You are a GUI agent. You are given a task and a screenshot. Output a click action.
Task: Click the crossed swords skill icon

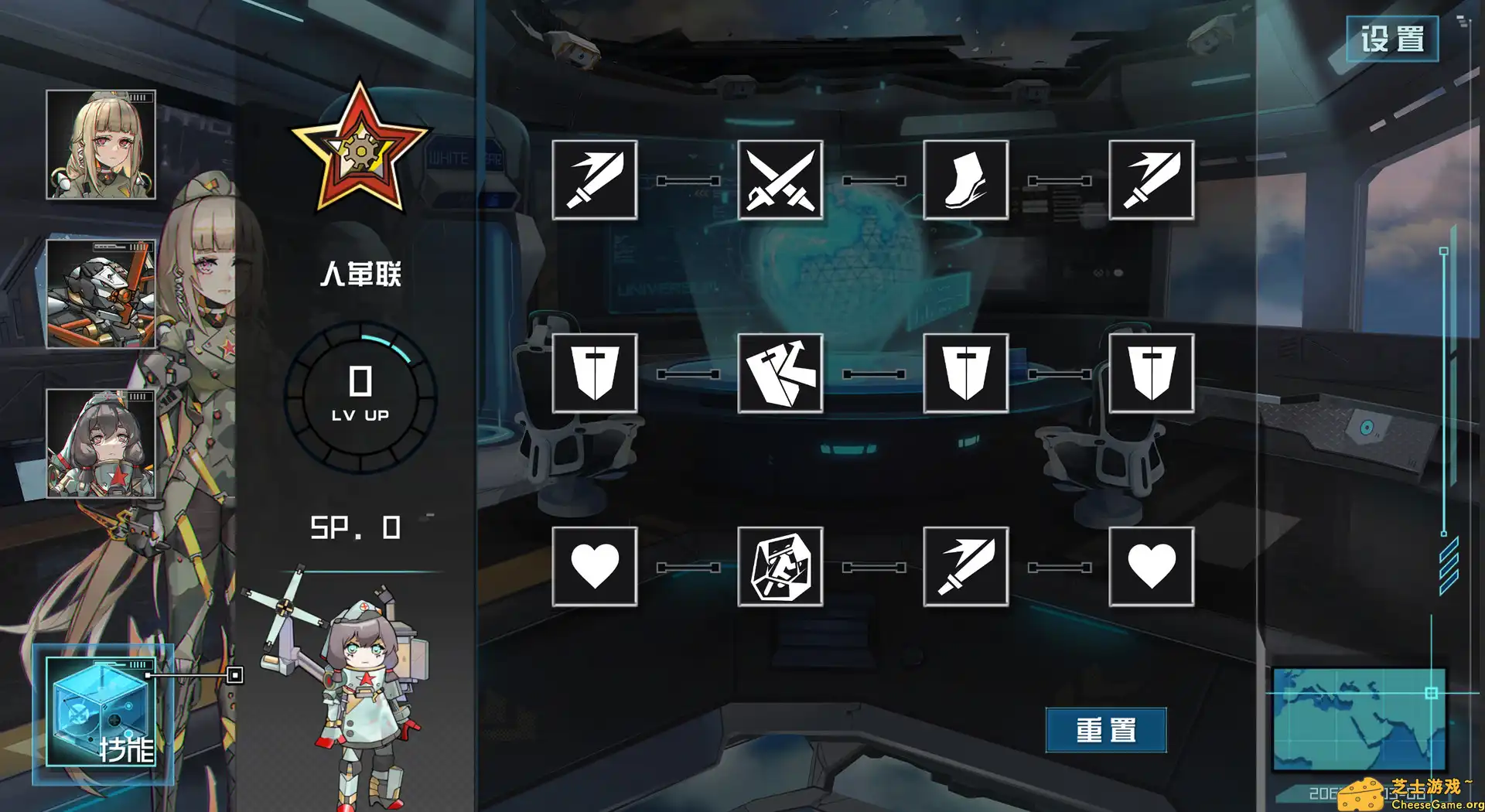click(780, 179)
